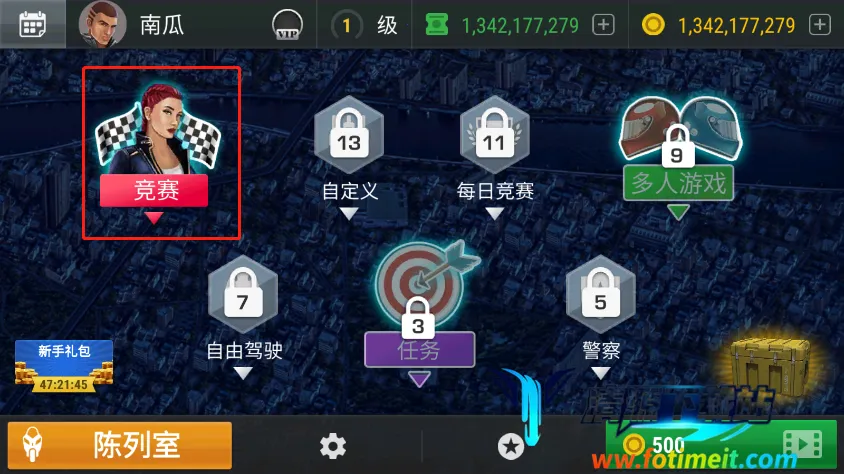Open settings with the gear icon

point(333,446)
